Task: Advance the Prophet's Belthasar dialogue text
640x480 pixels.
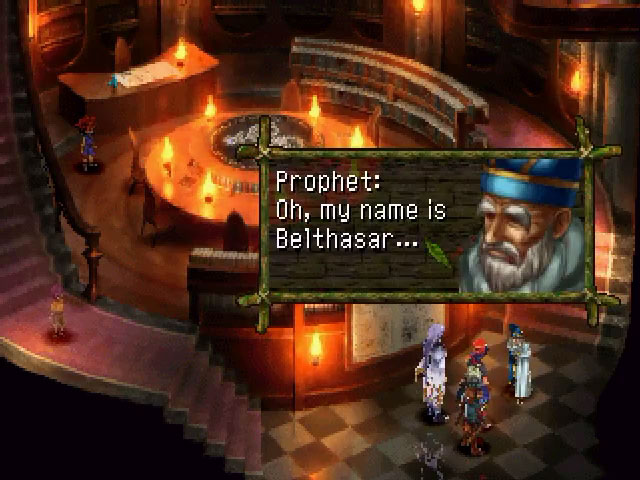Action: click(360, 212)
